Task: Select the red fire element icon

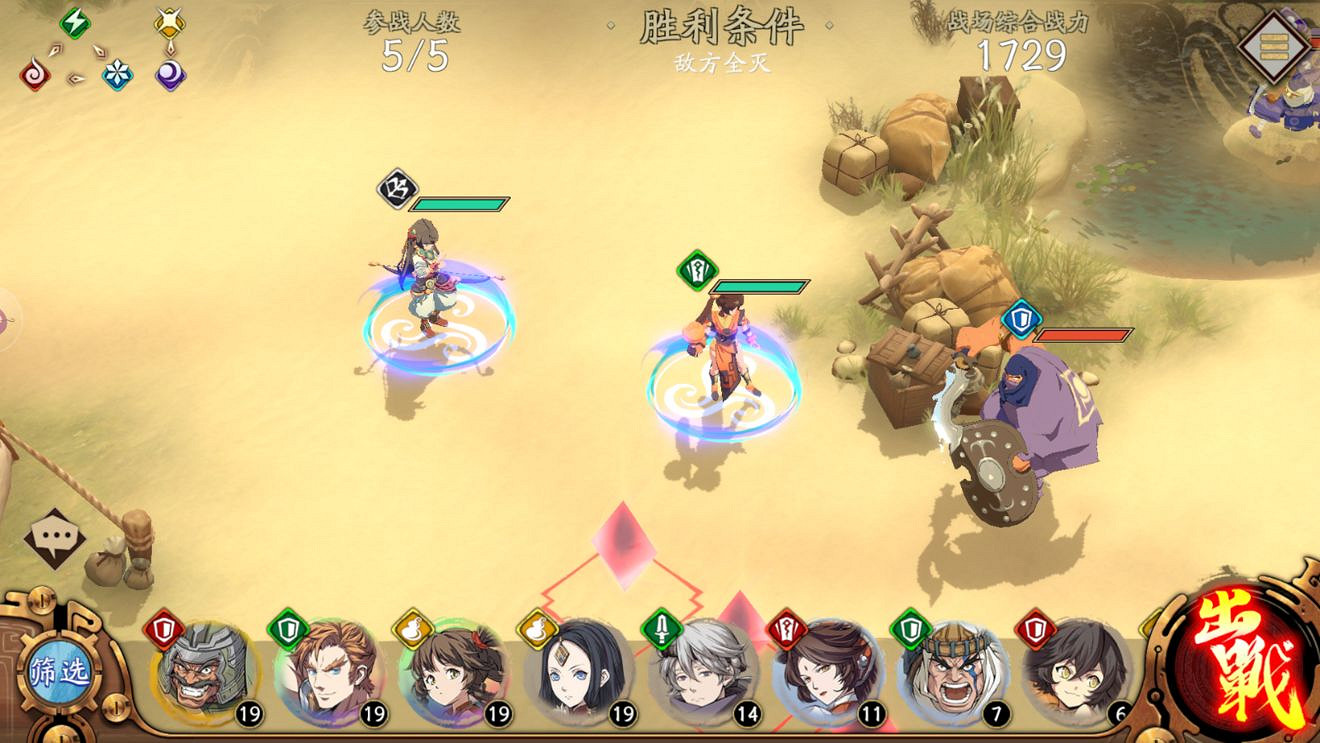Action: [33, 75]
